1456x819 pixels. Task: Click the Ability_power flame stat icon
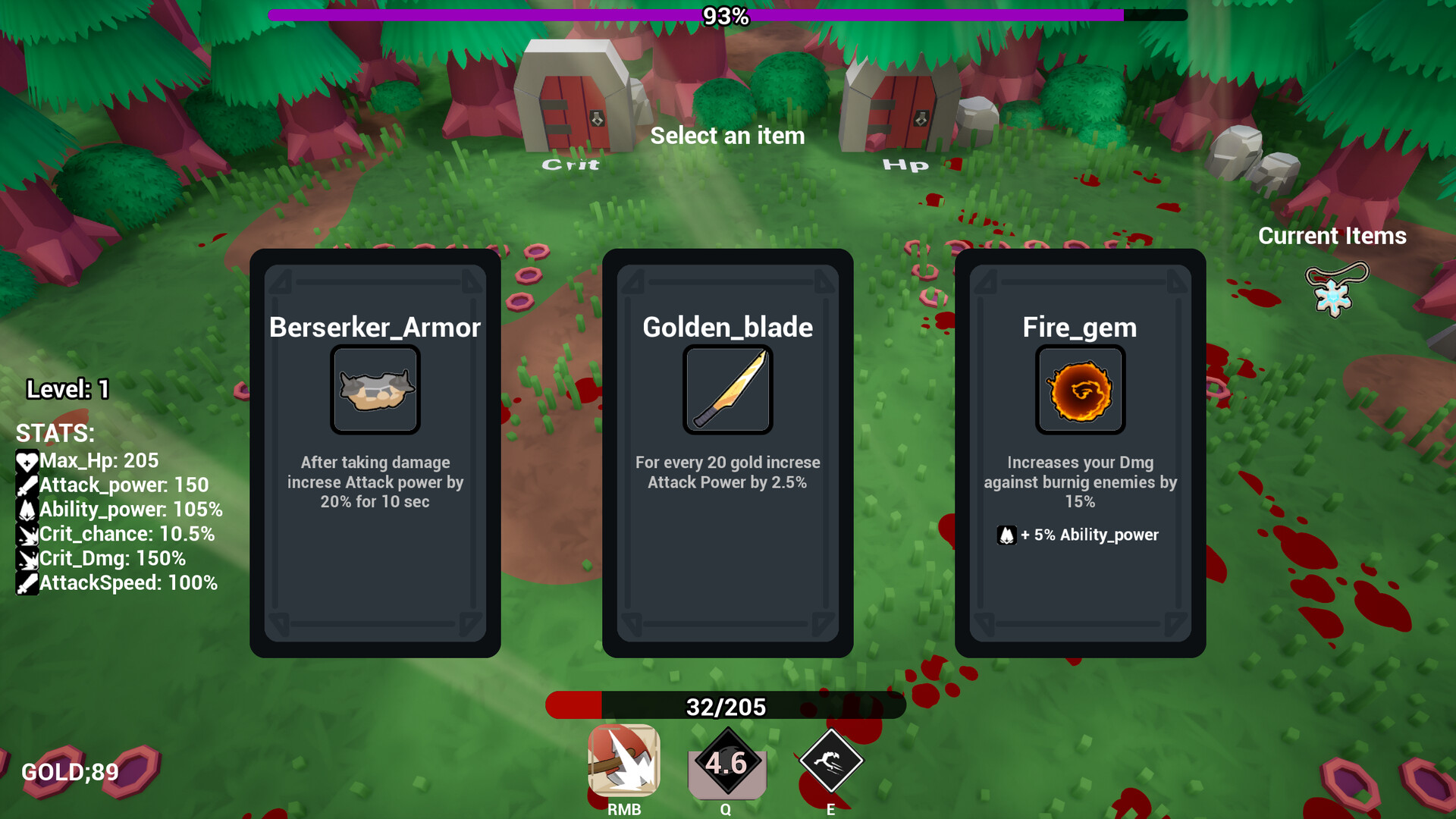(x=27, y=509)
